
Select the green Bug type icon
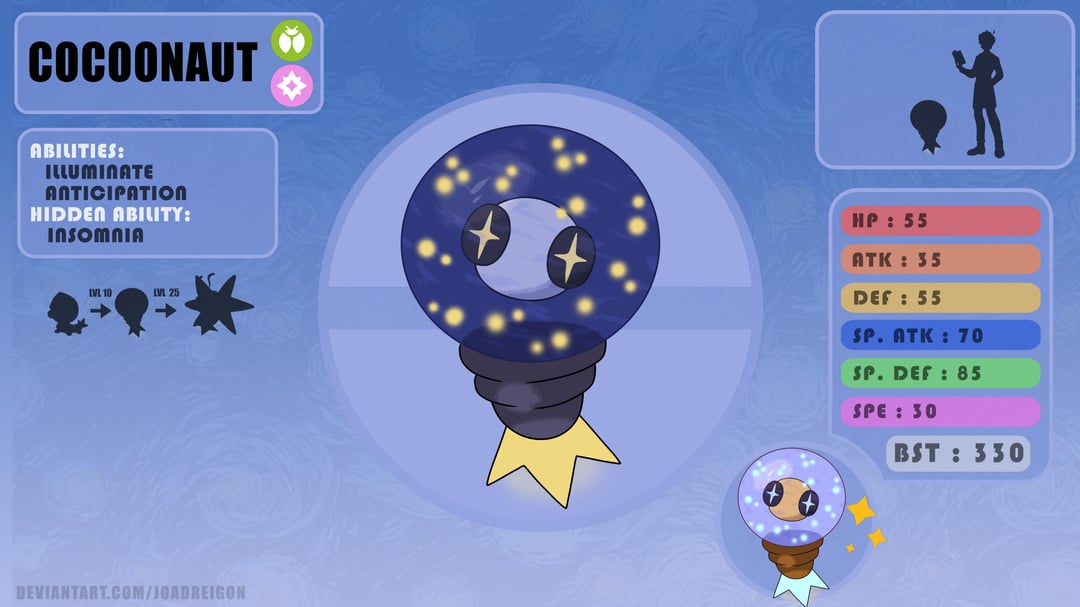(x=292, y=41)
